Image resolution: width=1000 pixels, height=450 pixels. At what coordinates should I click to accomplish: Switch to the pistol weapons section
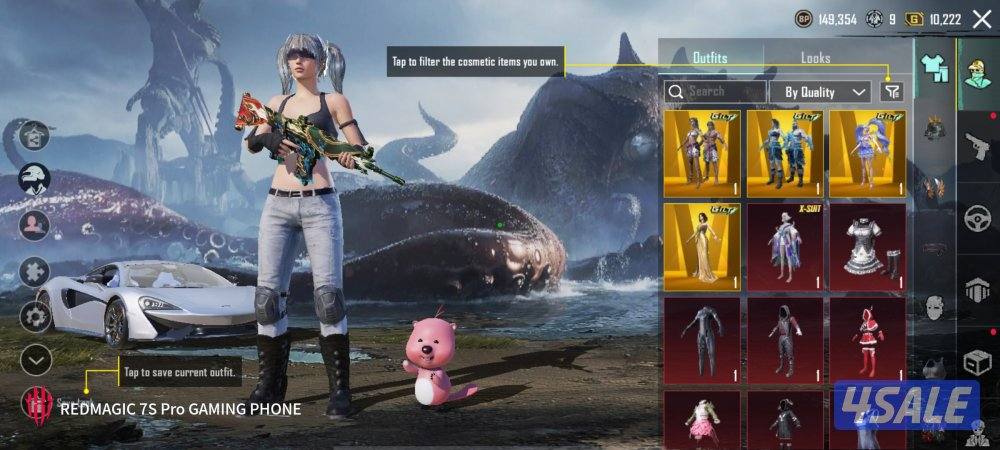tap(979, 143)
